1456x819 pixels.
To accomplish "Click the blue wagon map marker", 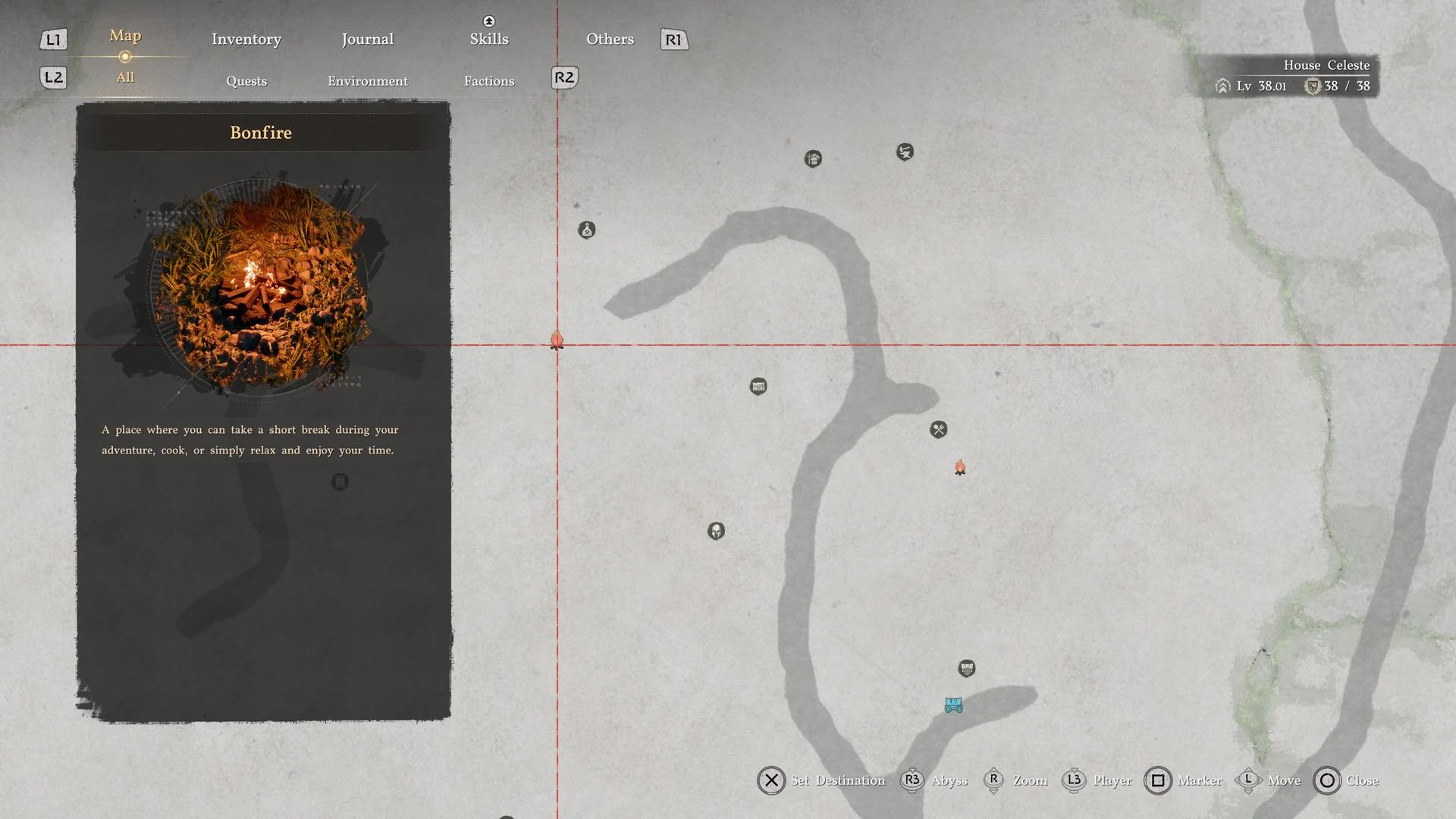I will tap(953, 705).
